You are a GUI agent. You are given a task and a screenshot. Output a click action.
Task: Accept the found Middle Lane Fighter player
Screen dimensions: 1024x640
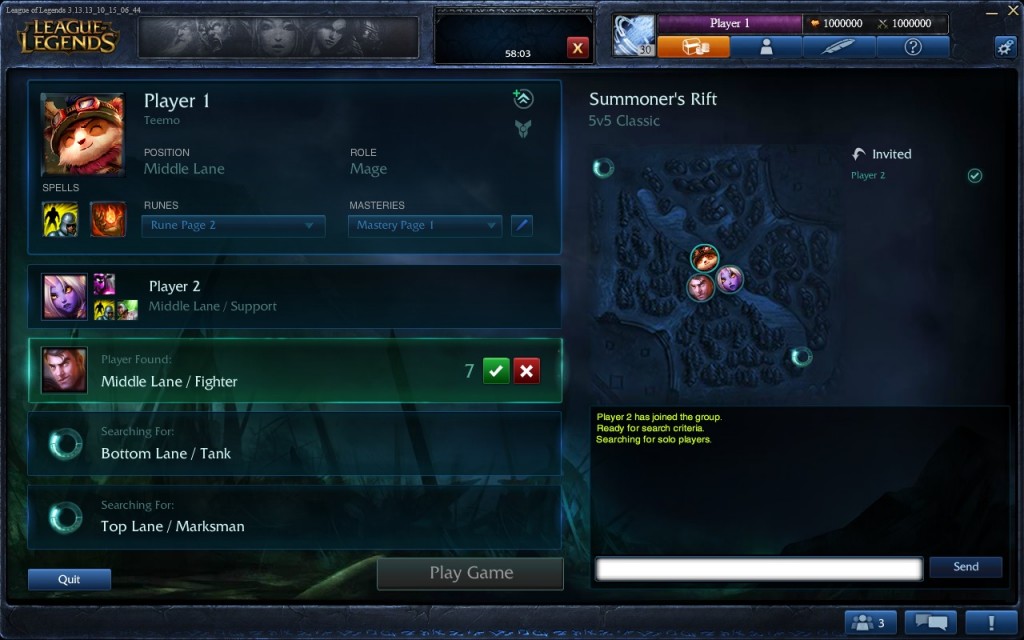click(496, 371)
